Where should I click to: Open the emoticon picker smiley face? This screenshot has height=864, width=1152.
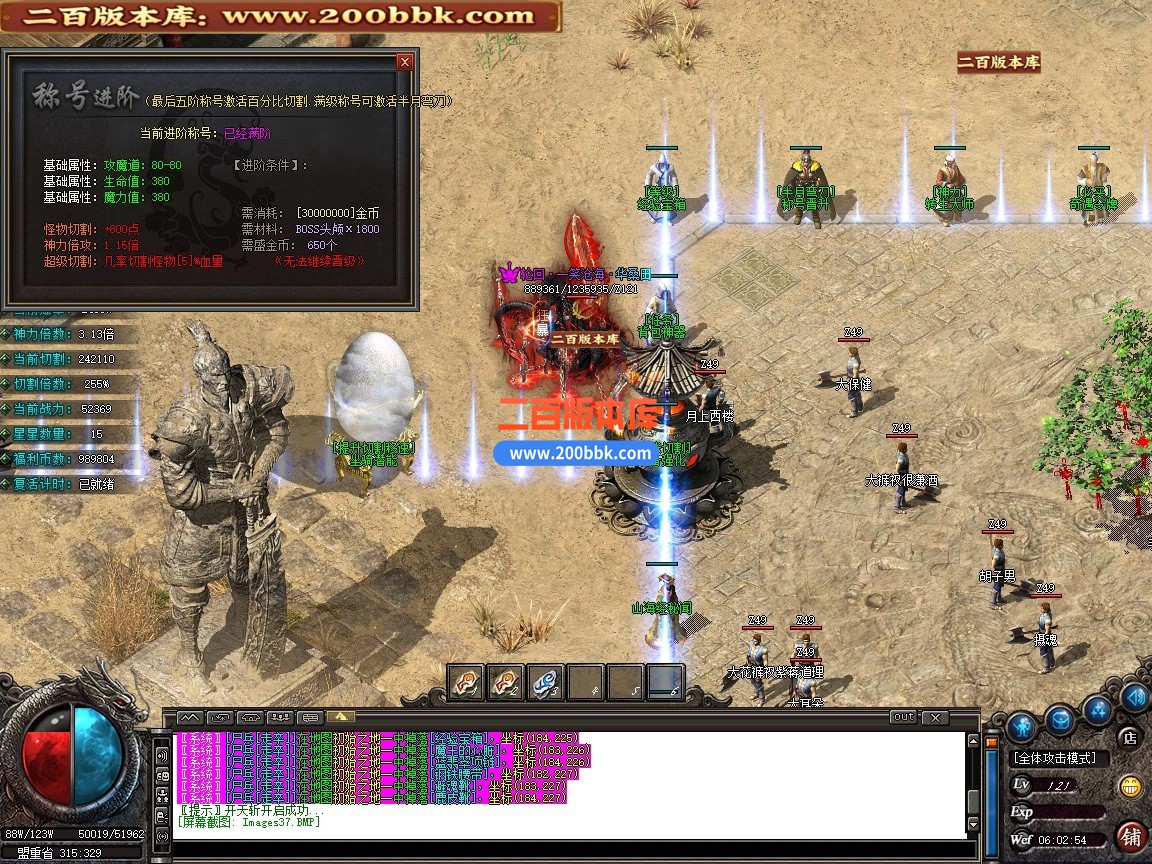coord(1131,786)
